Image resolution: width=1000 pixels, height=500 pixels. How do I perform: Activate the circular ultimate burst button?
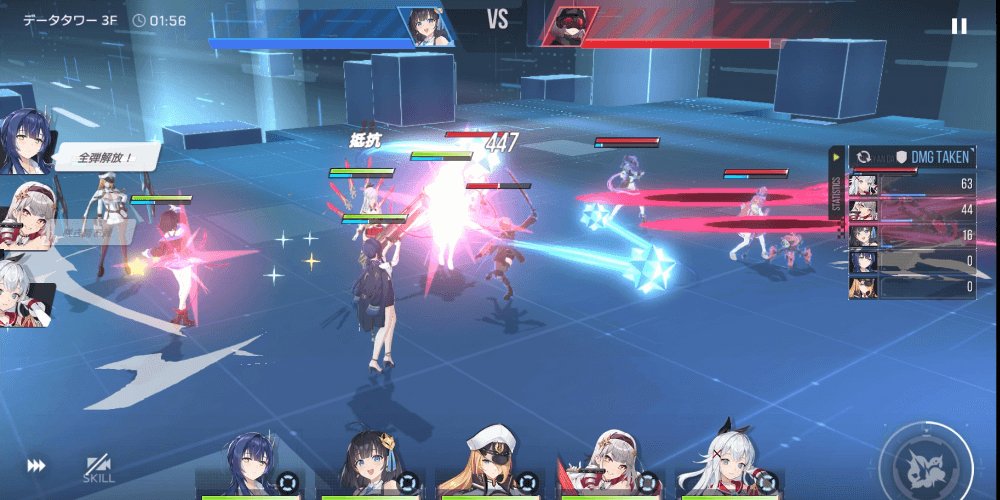coord(925,462)
